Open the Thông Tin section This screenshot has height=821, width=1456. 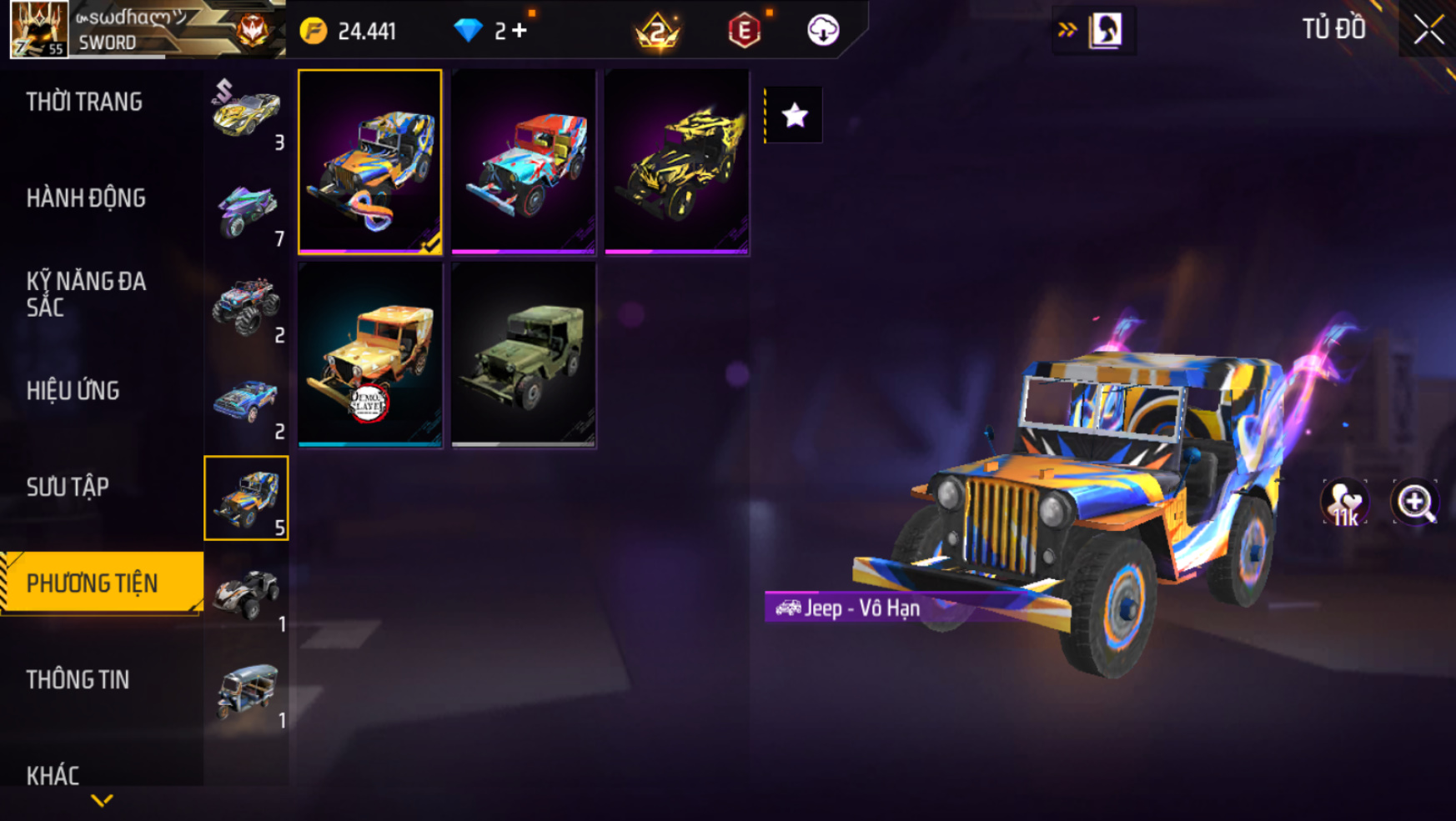pos(78,679)
